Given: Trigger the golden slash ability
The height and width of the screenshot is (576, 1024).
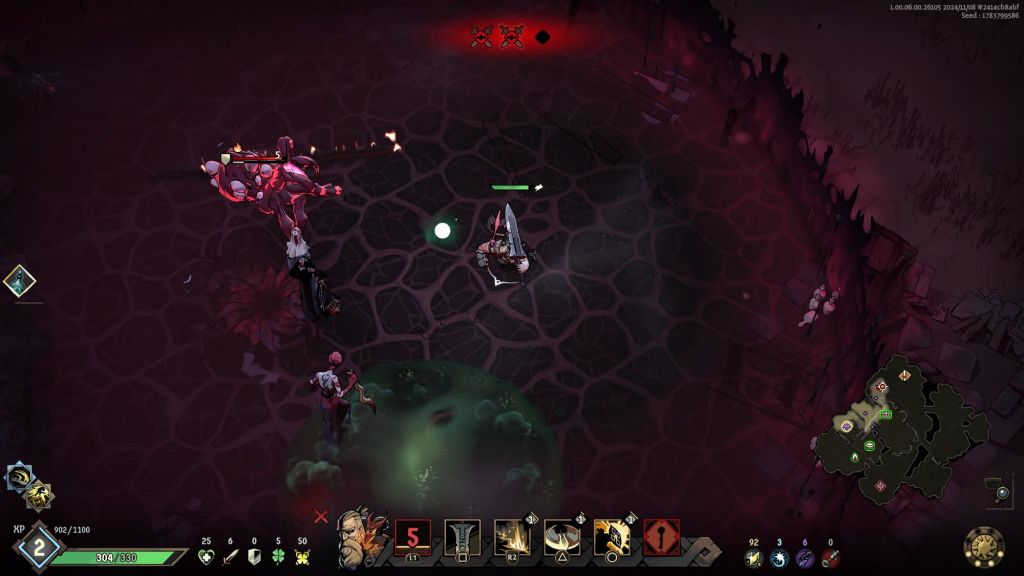Looking at the screenshot, I should 512,537.
